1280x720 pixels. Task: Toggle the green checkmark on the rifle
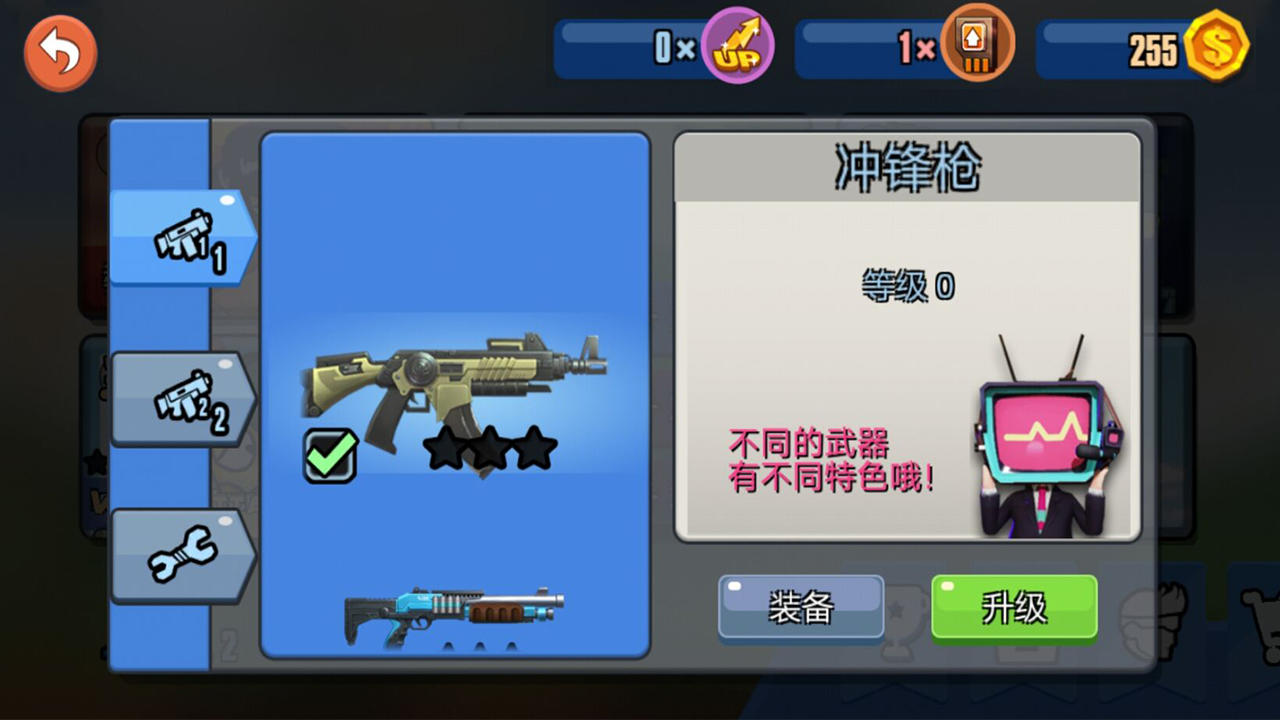point(330,457)
